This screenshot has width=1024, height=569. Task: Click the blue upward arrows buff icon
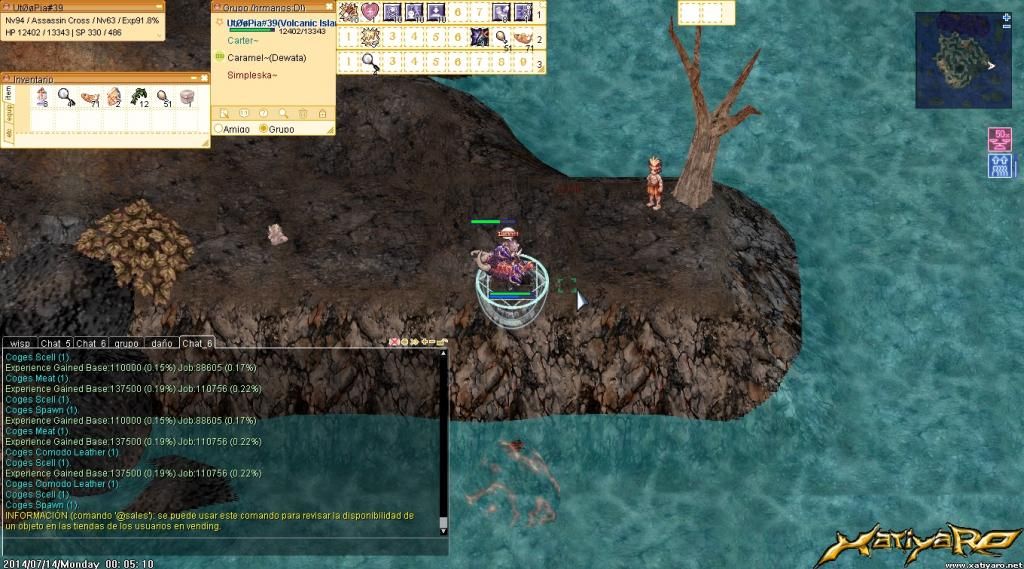(999, 165)
